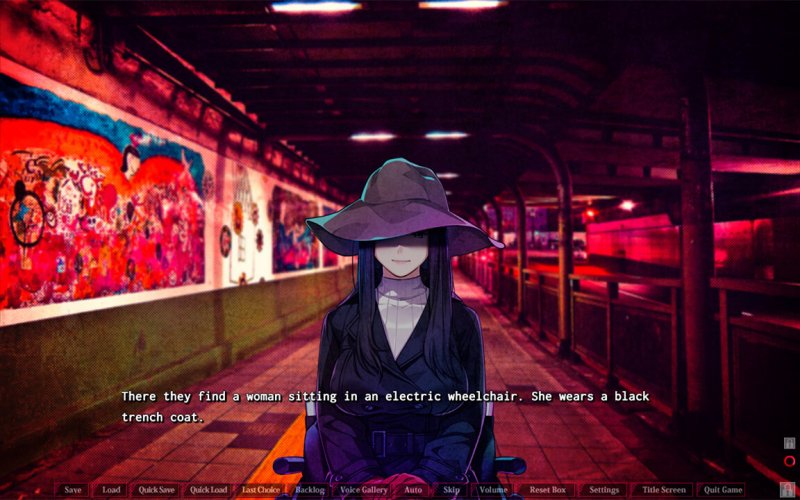
Task: Return to the Last Choice
Action: pyautogui.click(x=261, y=490)
